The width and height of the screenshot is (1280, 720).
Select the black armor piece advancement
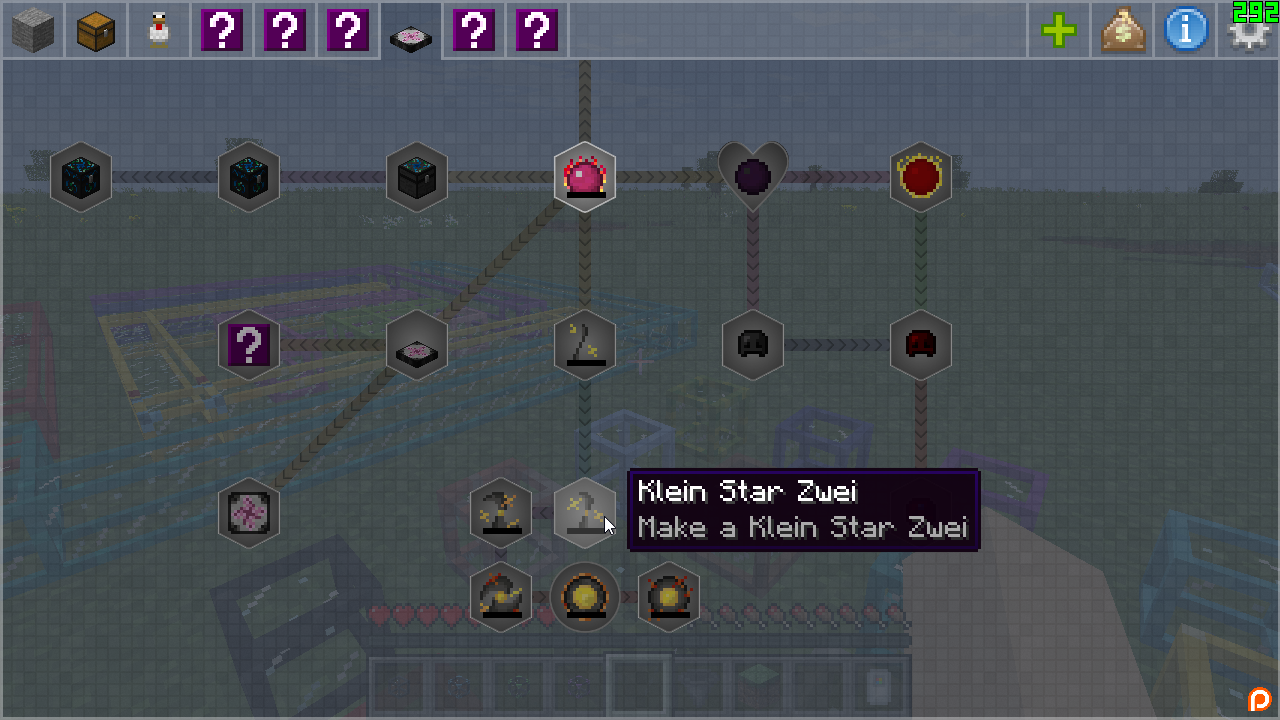pyautogui.click(x=753, y=345)
